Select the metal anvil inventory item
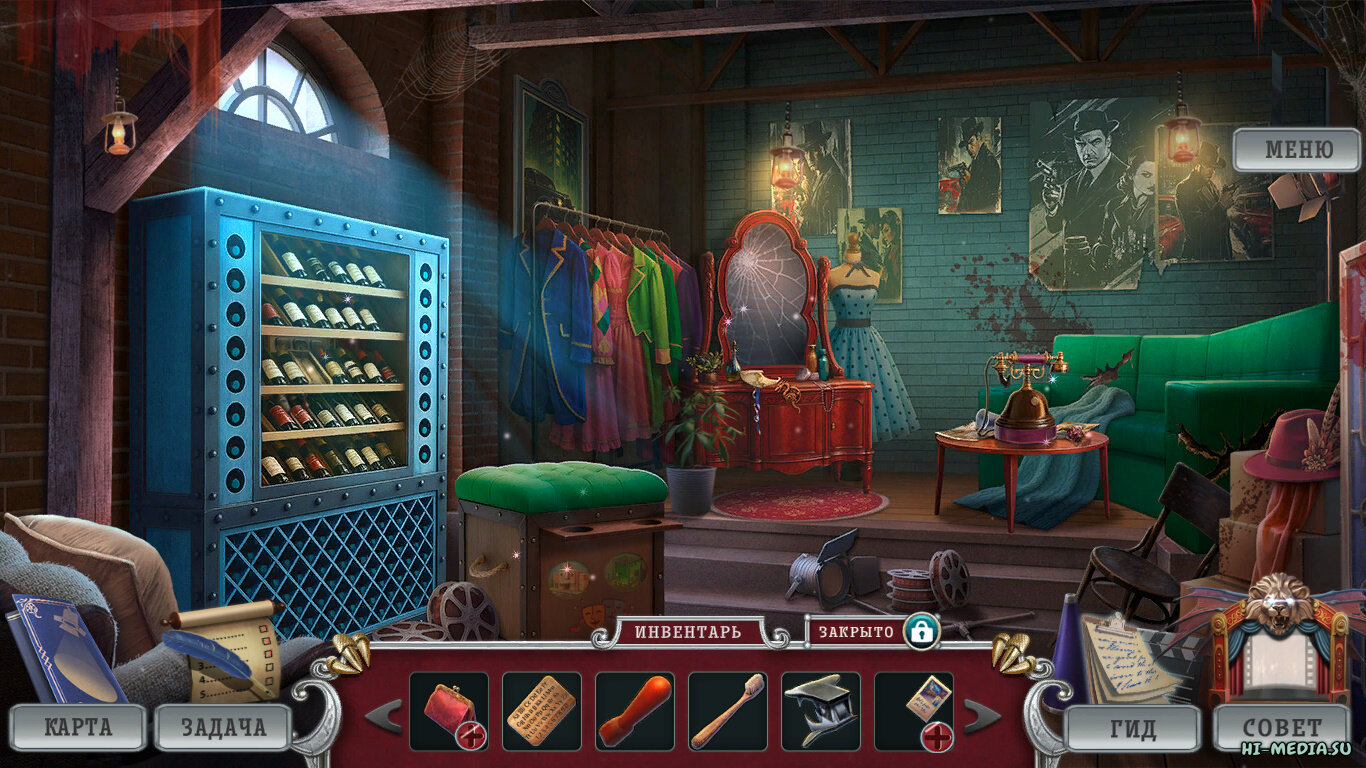Viewport: 1366px width, 768px height. (820, 710)
